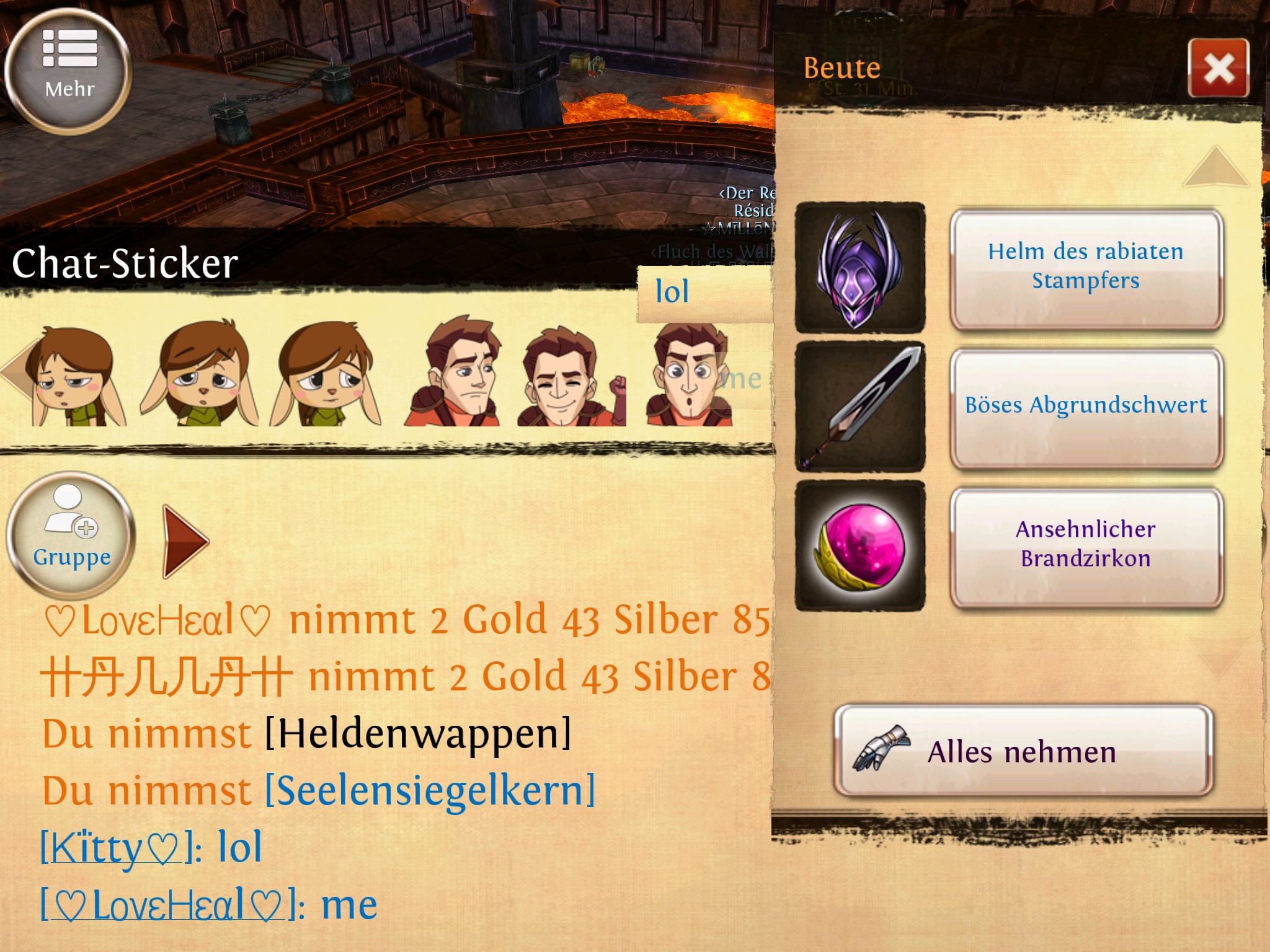Screen dimensions: 1270x952
Task: Send the fist-pumping smiling man sticker
Action: tap(571, 376)
